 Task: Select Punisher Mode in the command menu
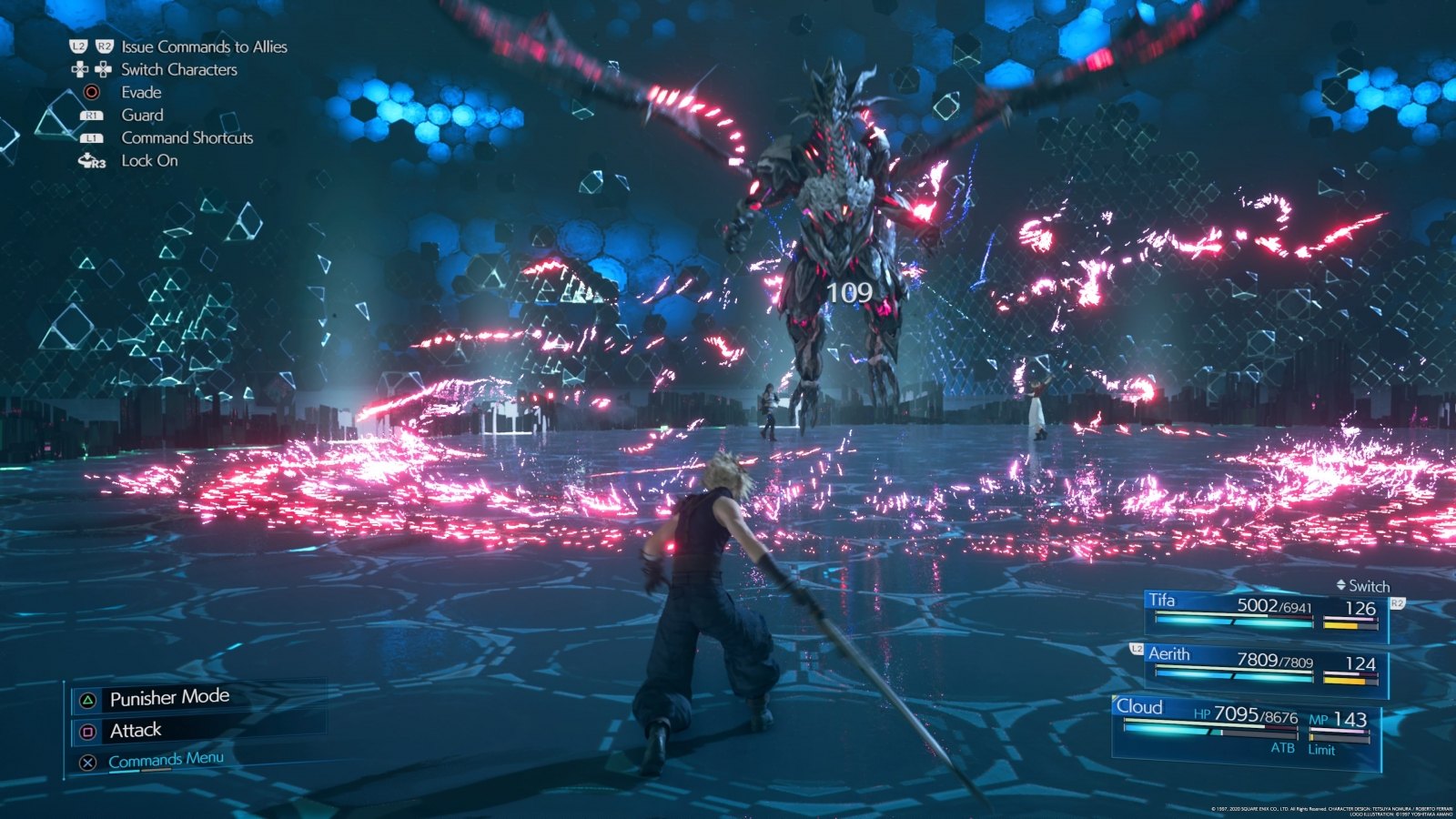[x=169, y=697]
